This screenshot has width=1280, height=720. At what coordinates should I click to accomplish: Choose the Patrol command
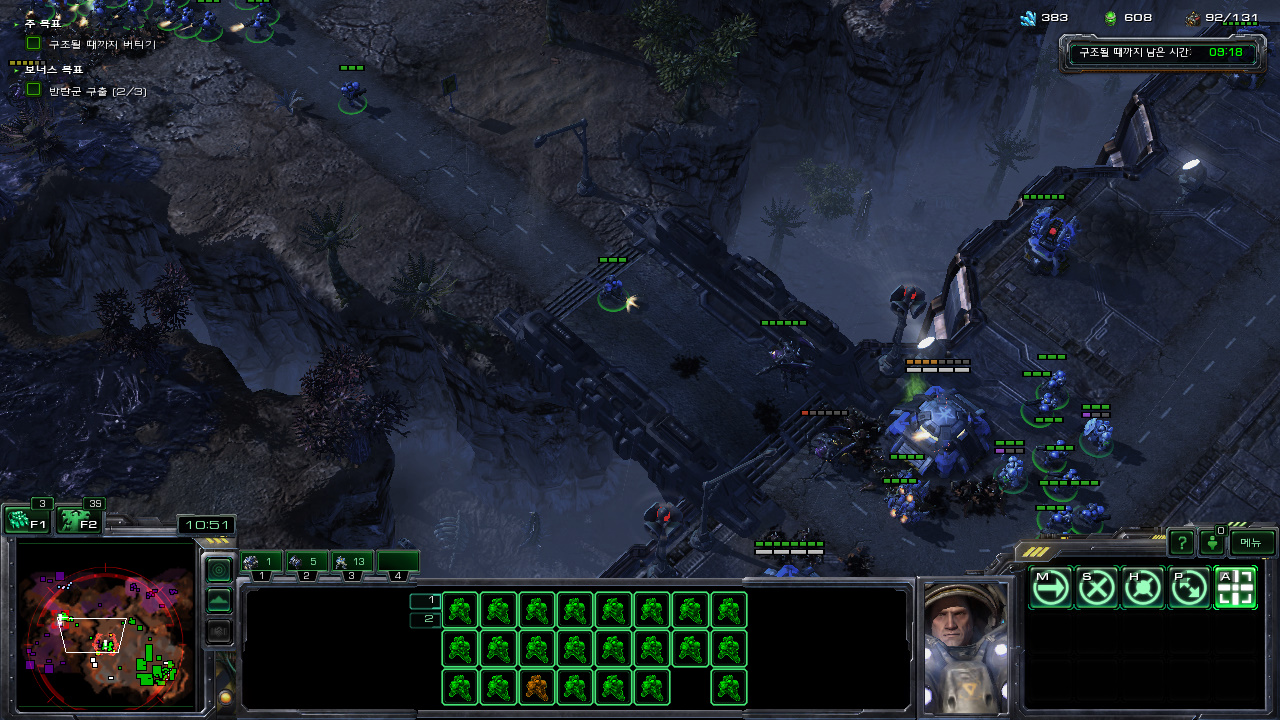coord(1188,588)
